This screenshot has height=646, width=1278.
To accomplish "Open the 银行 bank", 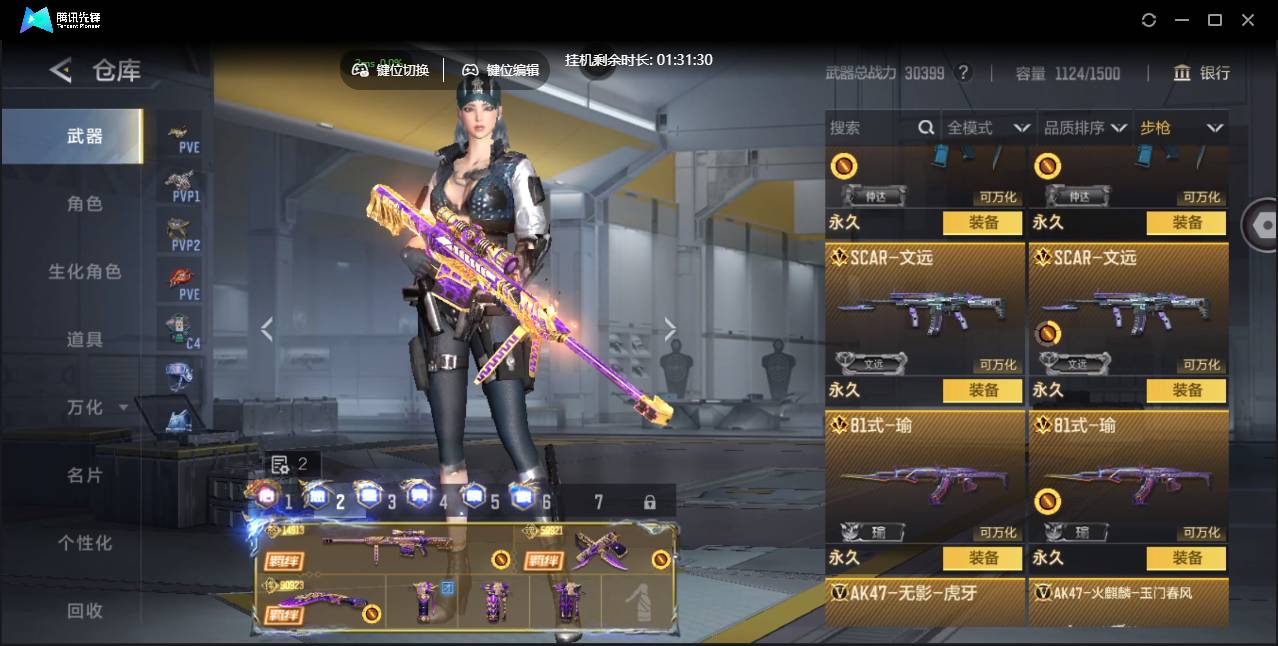I will [1202, 73].
